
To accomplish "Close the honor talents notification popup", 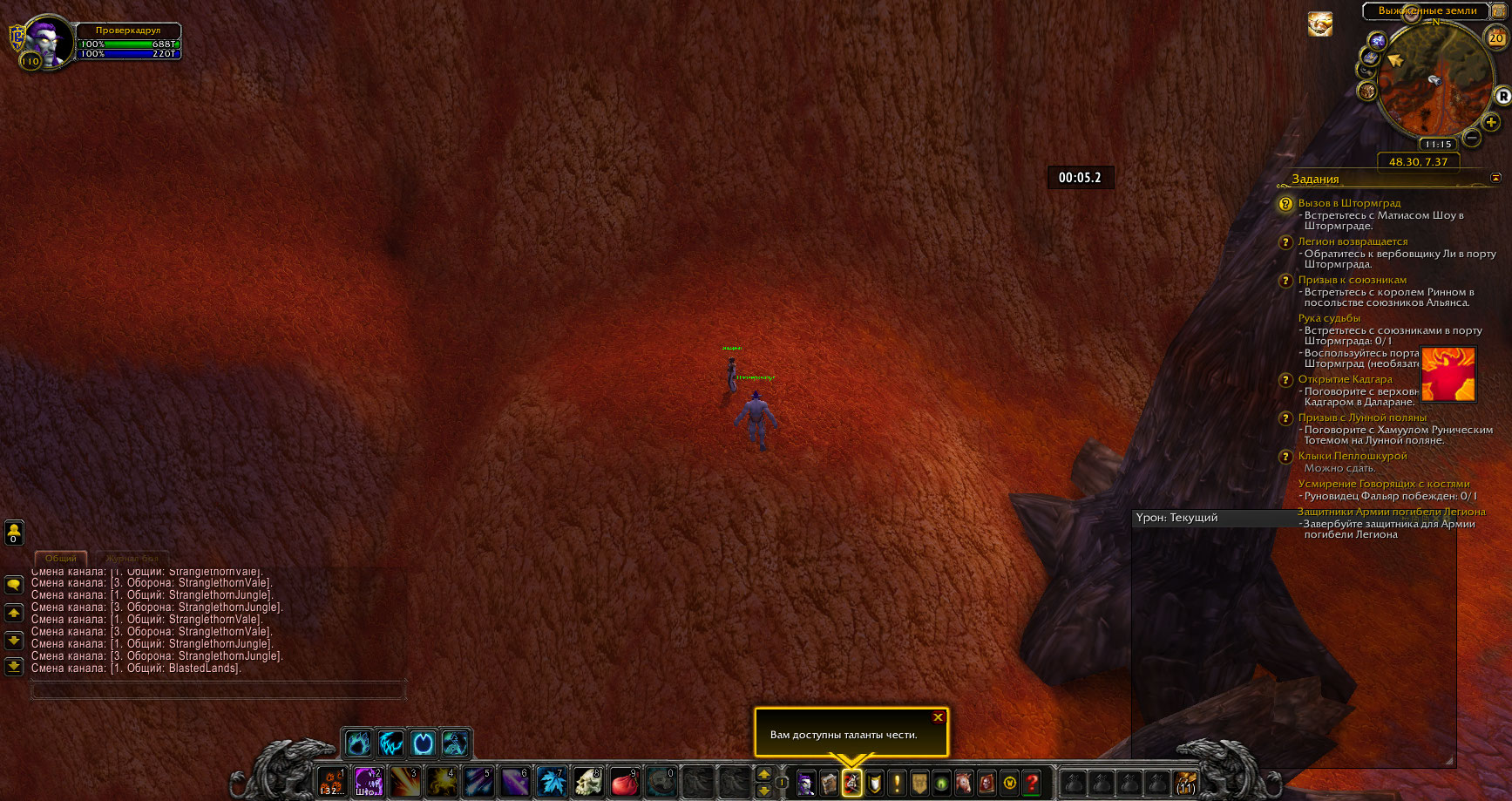I will point(938,717).
